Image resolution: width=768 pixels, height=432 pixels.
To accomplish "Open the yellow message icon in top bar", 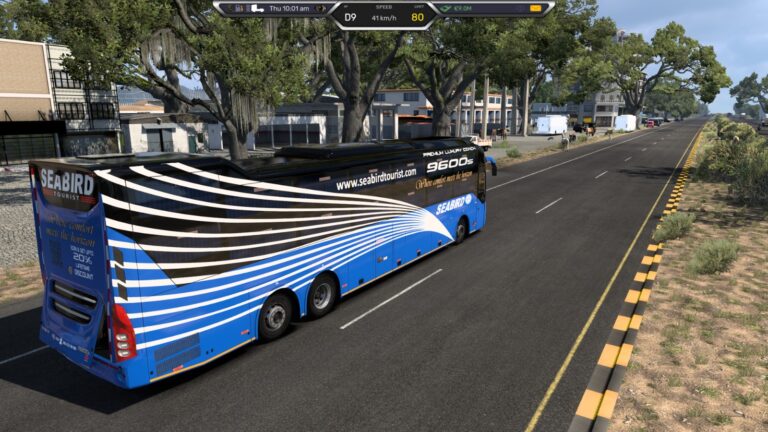I will 536,8.
